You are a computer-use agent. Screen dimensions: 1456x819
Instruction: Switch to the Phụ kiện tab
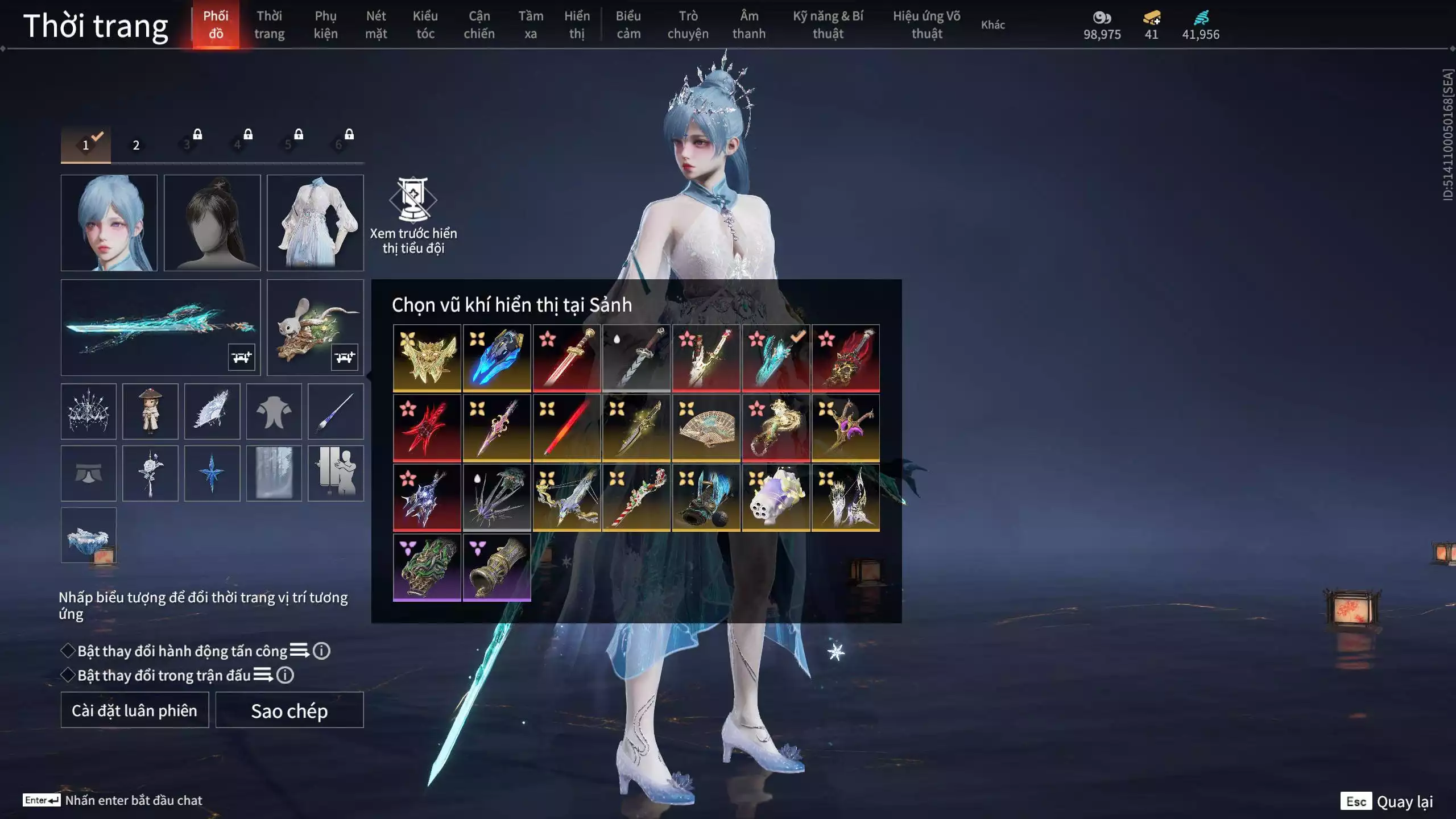coord(325,25)
